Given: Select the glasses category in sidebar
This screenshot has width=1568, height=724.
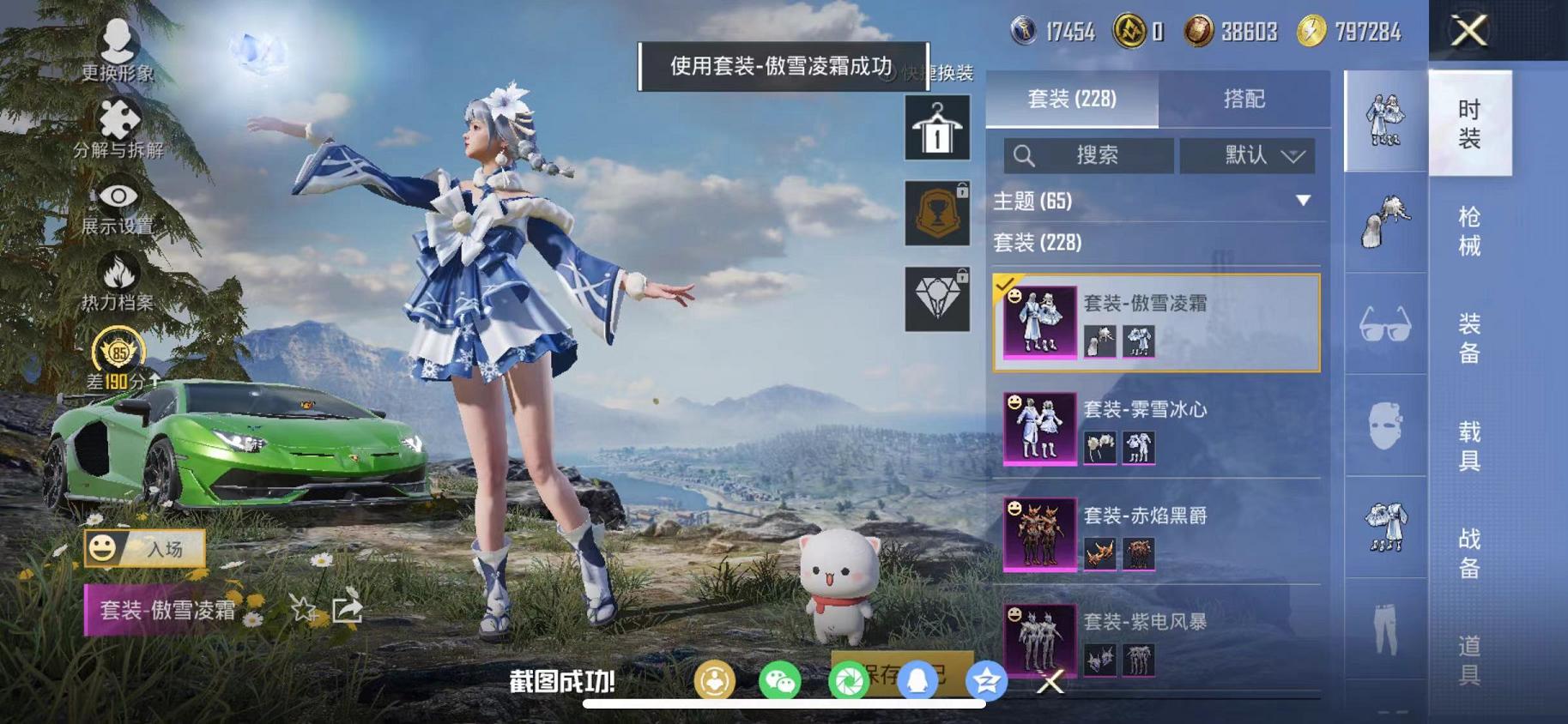Looking at the screenshot, I should 1384,324.
